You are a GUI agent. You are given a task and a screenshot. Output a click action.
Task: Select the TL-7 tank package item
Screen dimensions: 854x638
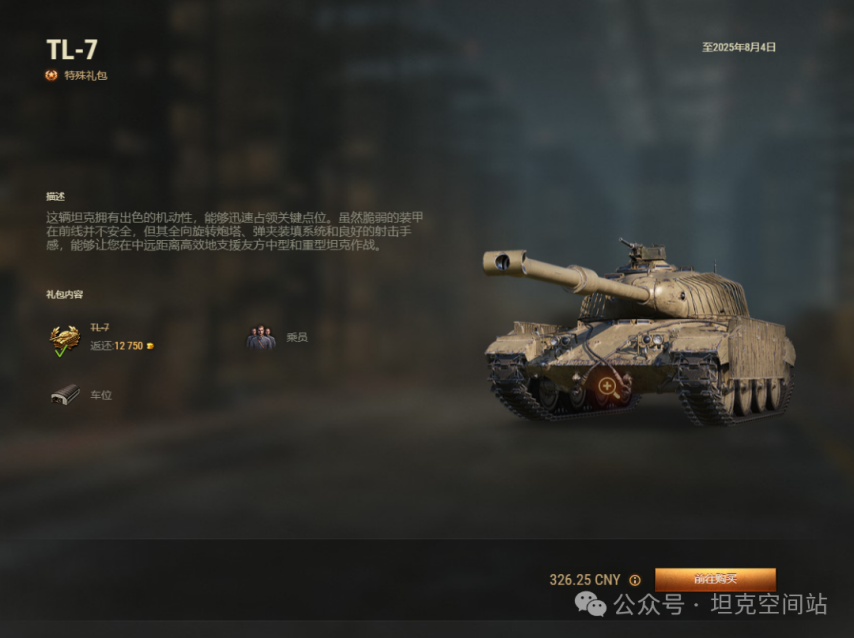66,338
